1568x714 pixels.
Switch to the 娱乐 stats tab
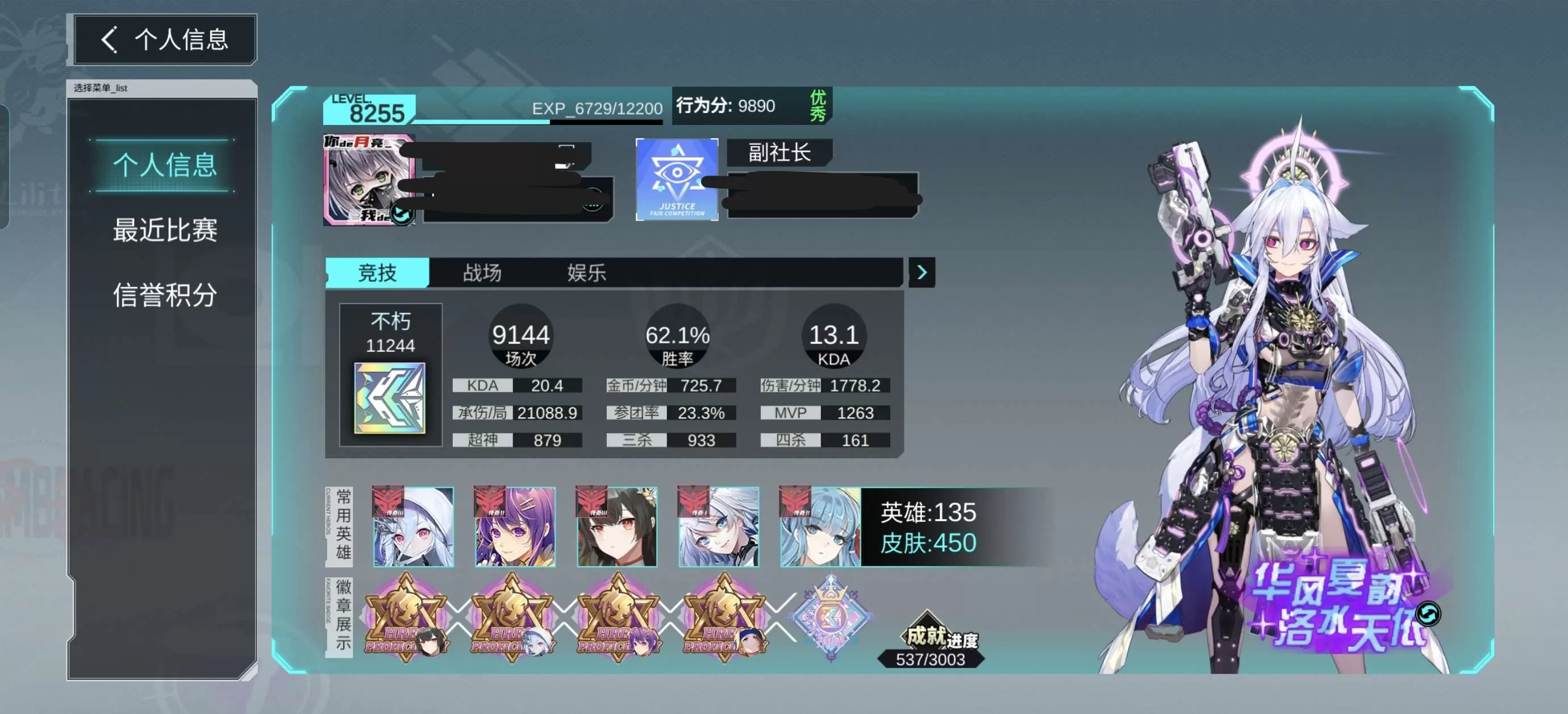pos(586,272)
